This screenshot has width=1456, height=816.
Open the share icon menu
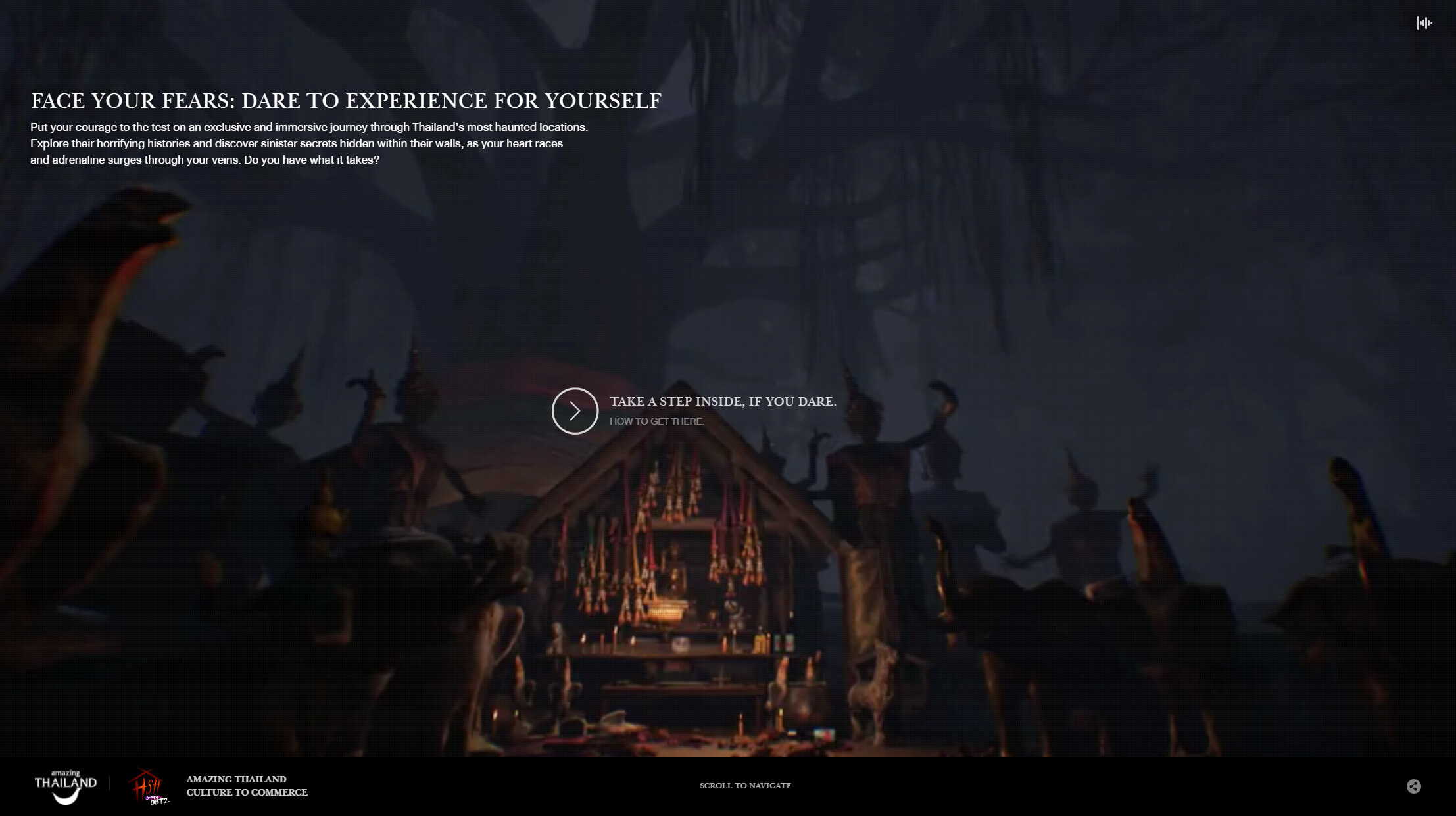(x=1413, y=786)
